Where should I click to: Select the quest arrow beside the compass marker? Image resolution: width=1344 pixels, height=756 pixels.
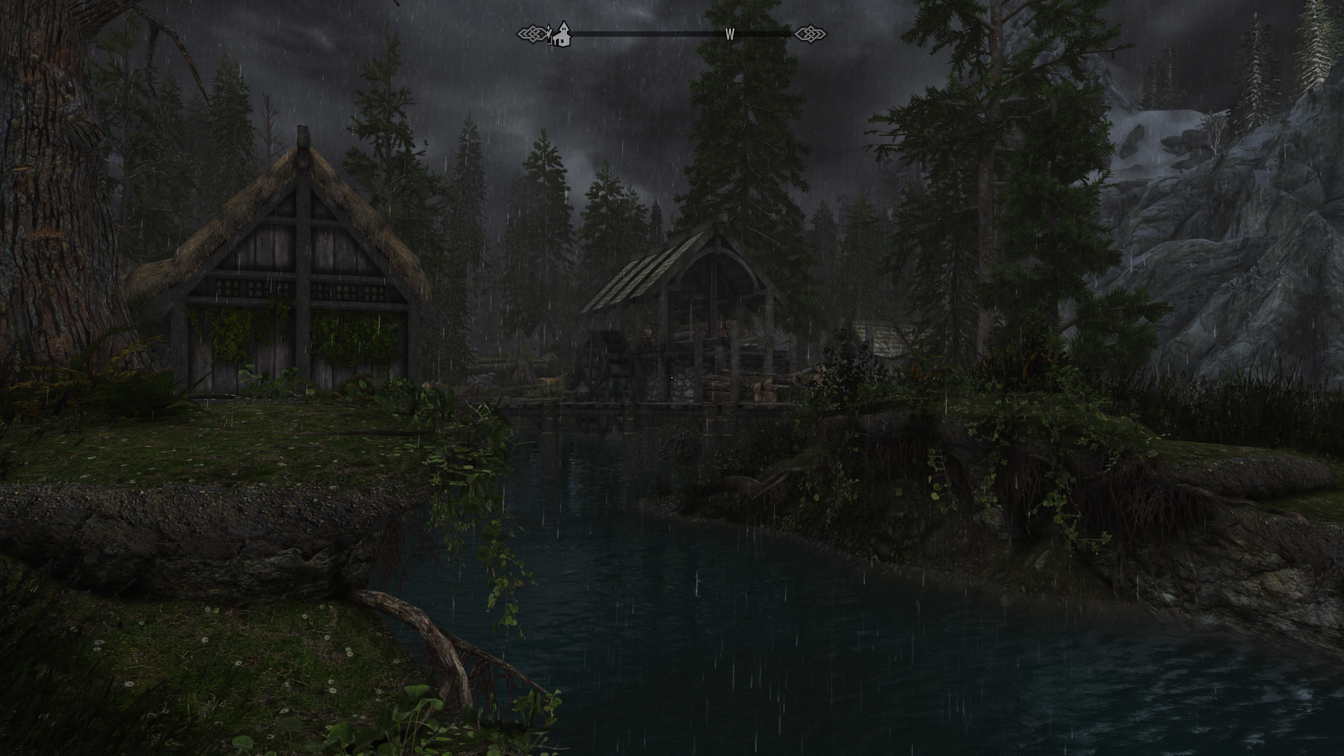click(x=551, y=33)
